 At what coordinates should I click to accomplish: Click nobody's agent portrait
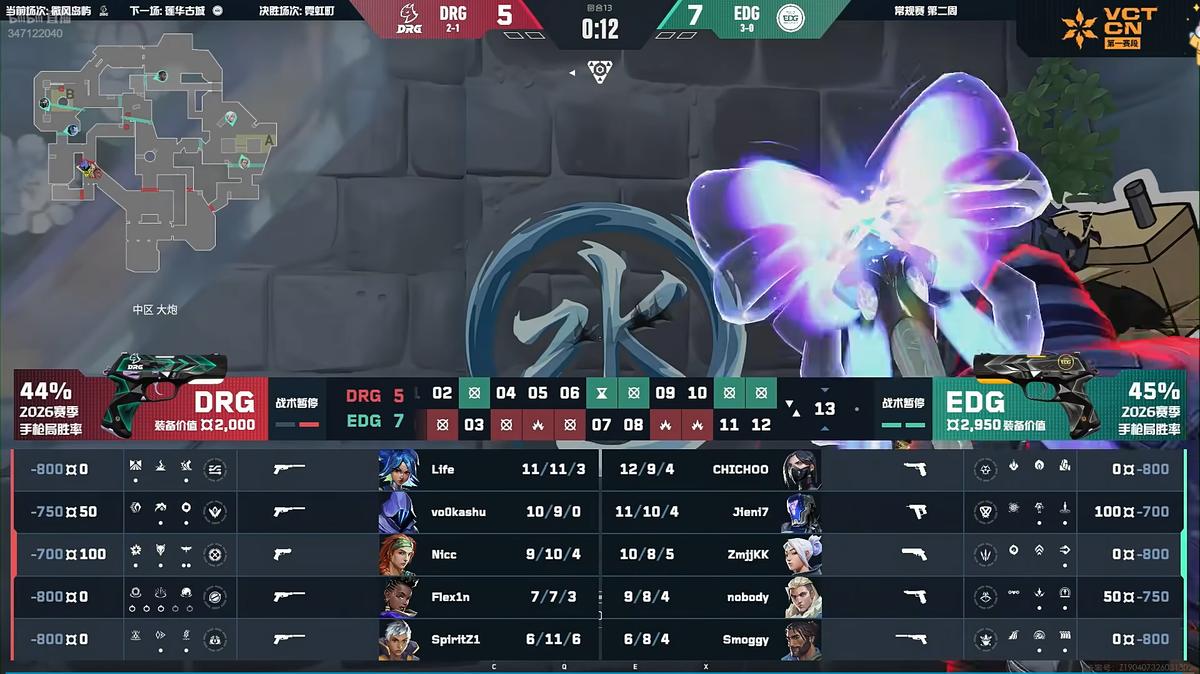tap(801, 597)
